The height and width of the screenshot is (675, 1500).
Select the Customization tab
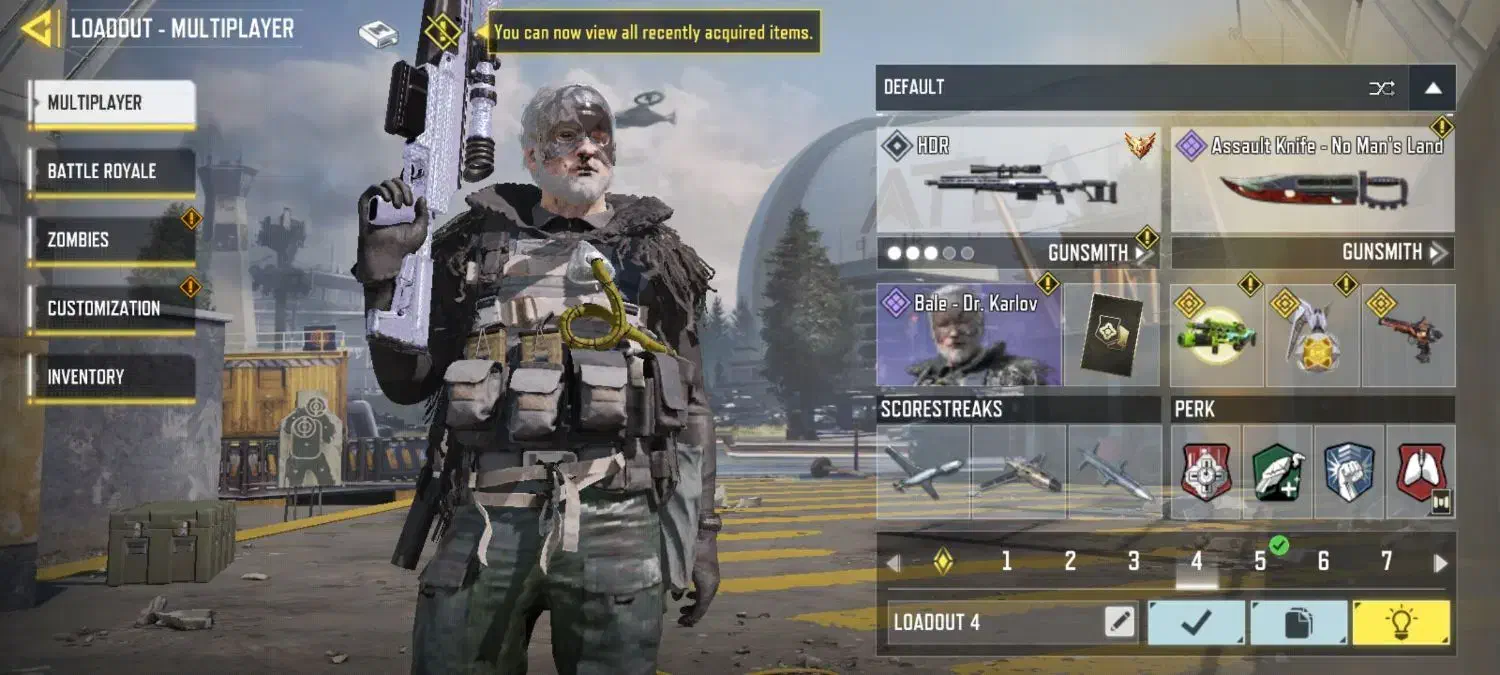pos(111,308)
